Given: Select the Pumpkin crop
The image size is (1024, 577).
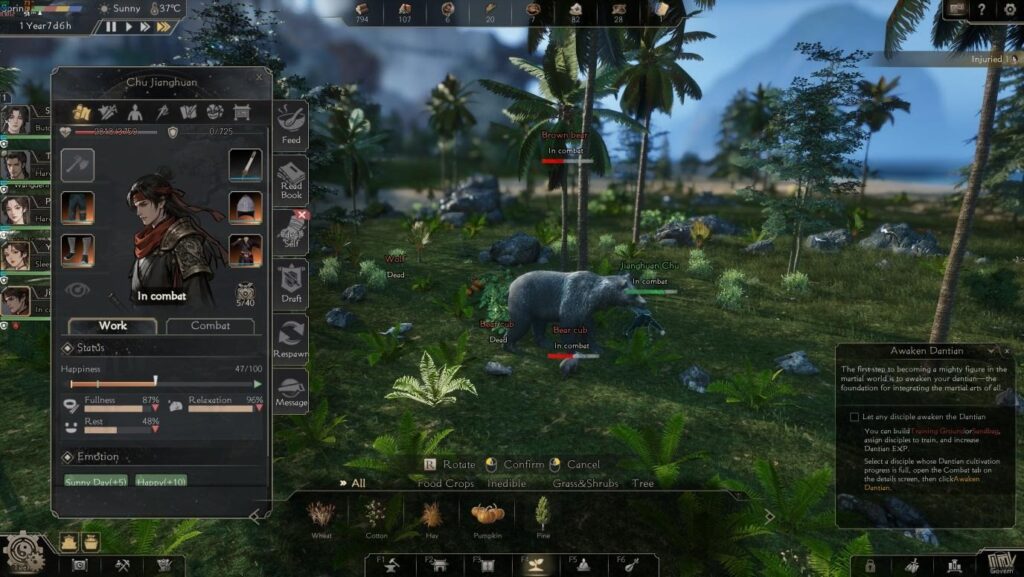Looking at the screenshot, I should coord(488,518).
